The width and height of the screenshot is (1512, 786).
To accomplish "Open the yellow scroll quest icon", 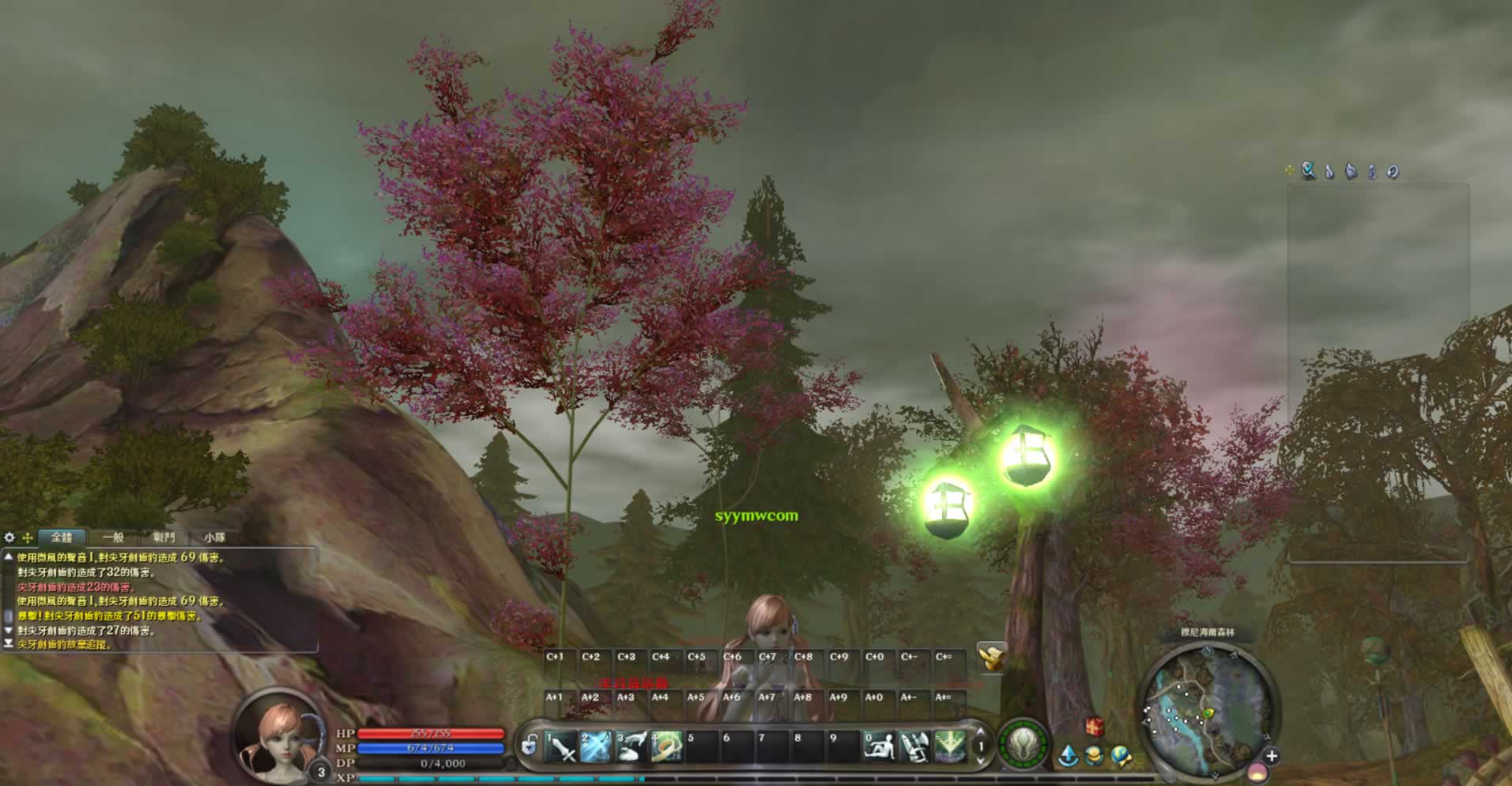I will pyautogui.click(x=991, y=656).
